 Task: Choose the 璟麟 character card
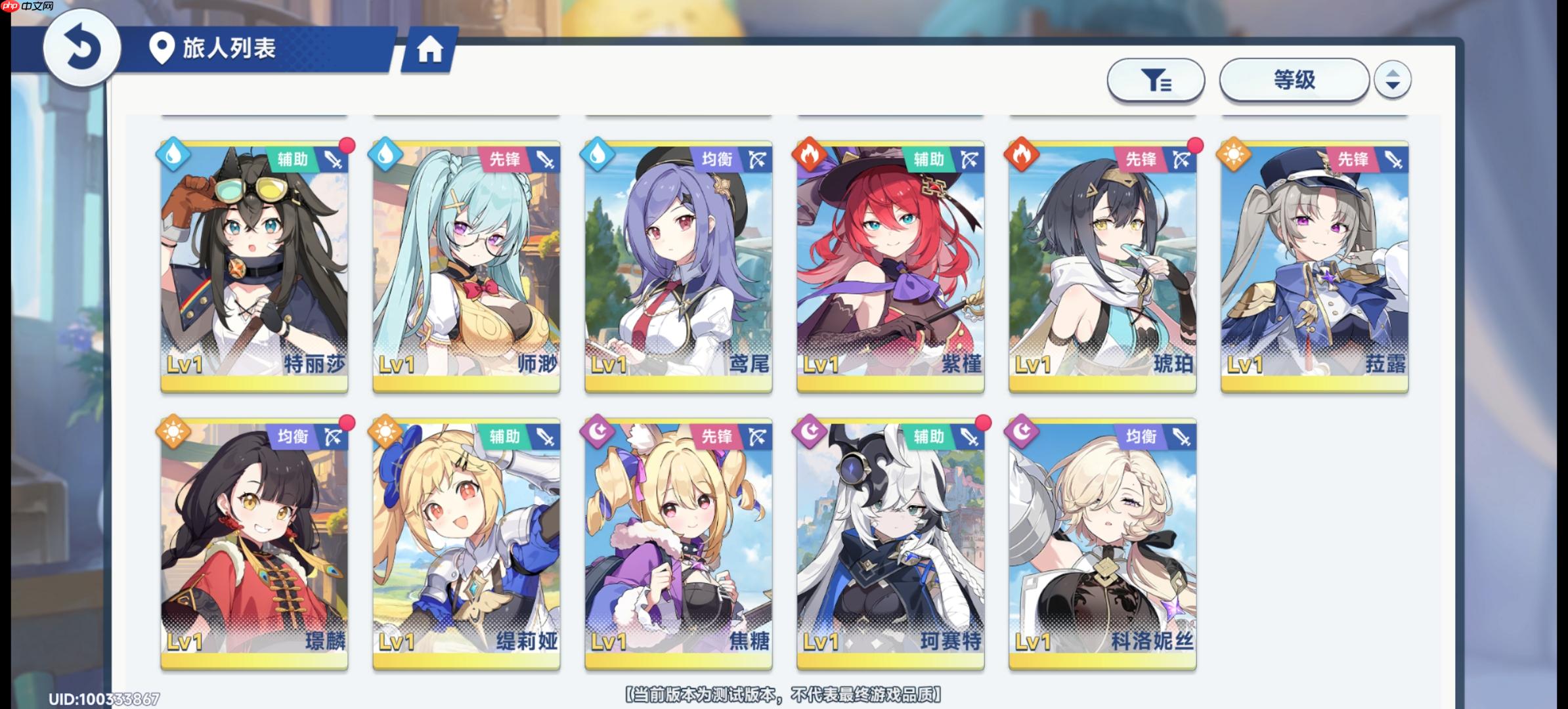[254, 544]
